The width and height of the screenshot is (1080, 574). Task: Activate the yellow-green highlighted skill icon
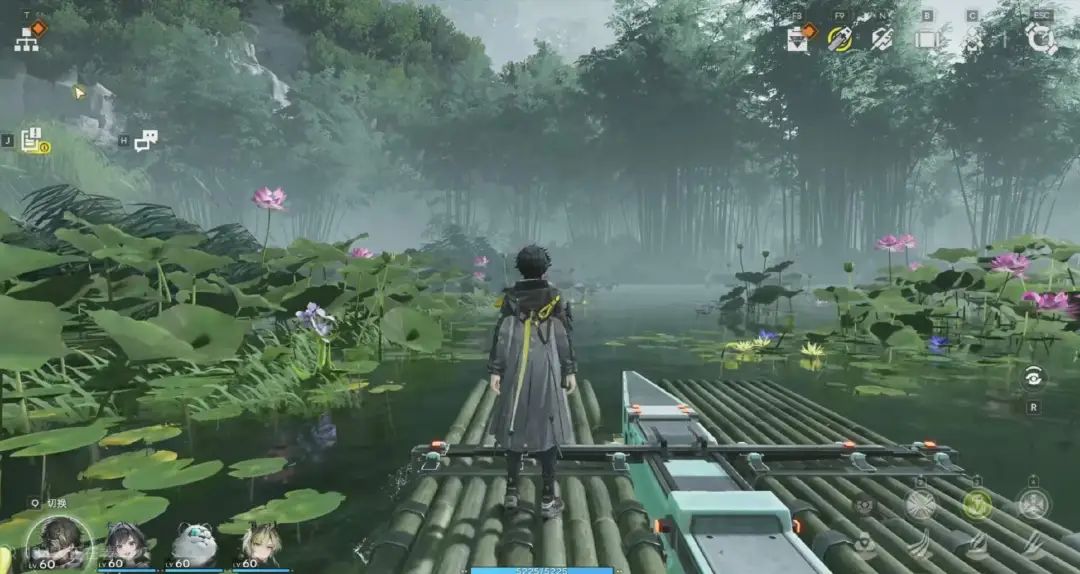(977, 503)
